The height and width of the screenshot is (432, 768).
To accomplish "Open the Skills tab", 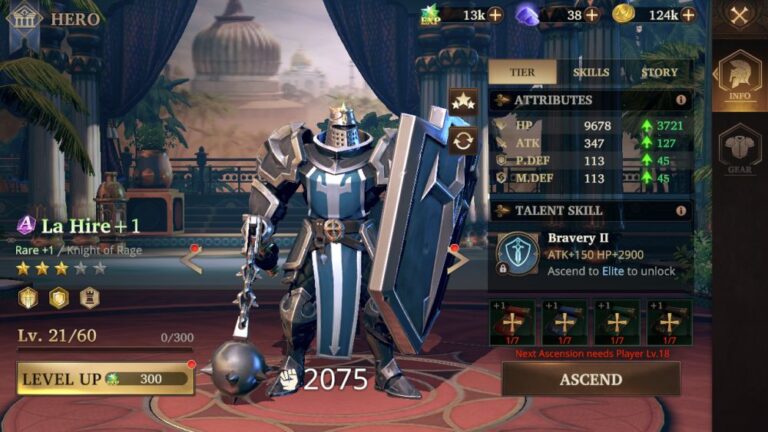I will tap(591, 73).
